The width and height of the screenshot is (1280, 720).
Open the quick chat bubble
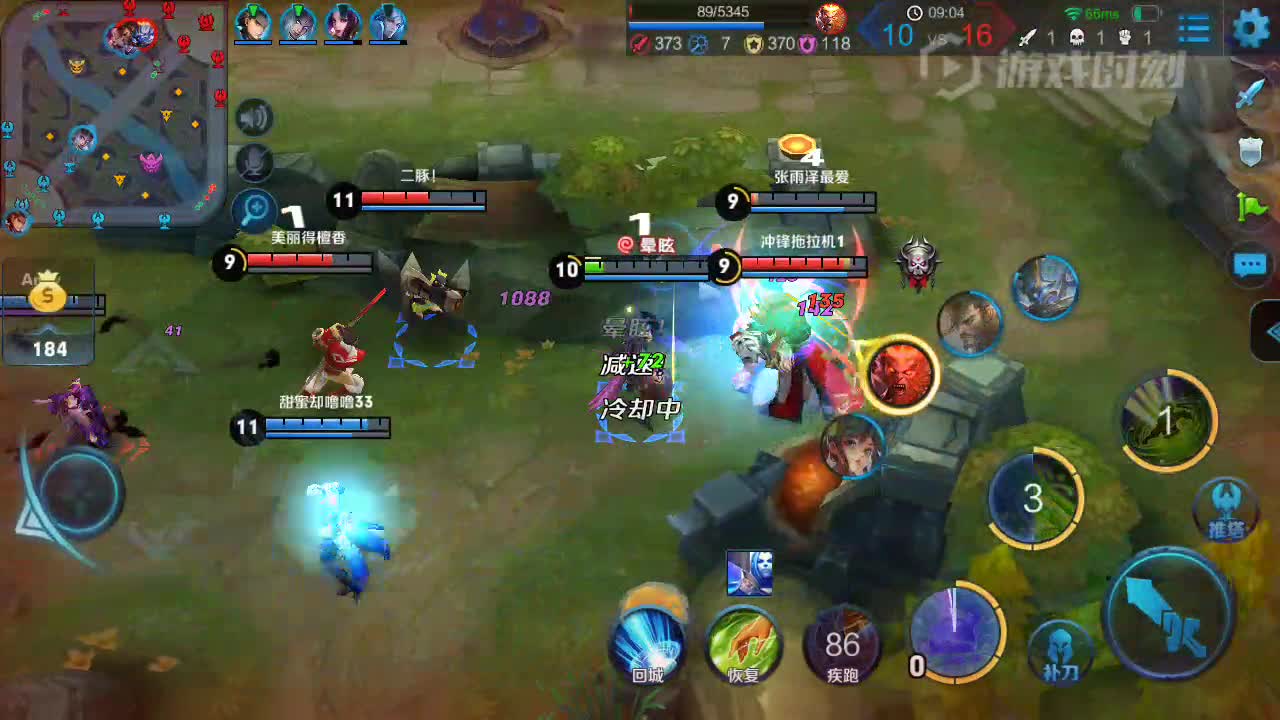pos(1250,264)
